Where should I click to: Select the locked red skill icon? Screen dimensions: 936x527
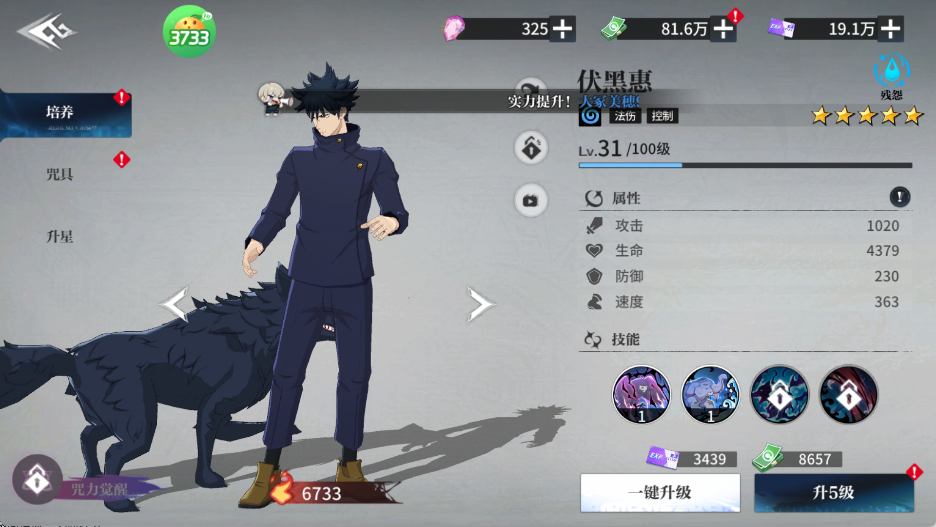[848, 393]
